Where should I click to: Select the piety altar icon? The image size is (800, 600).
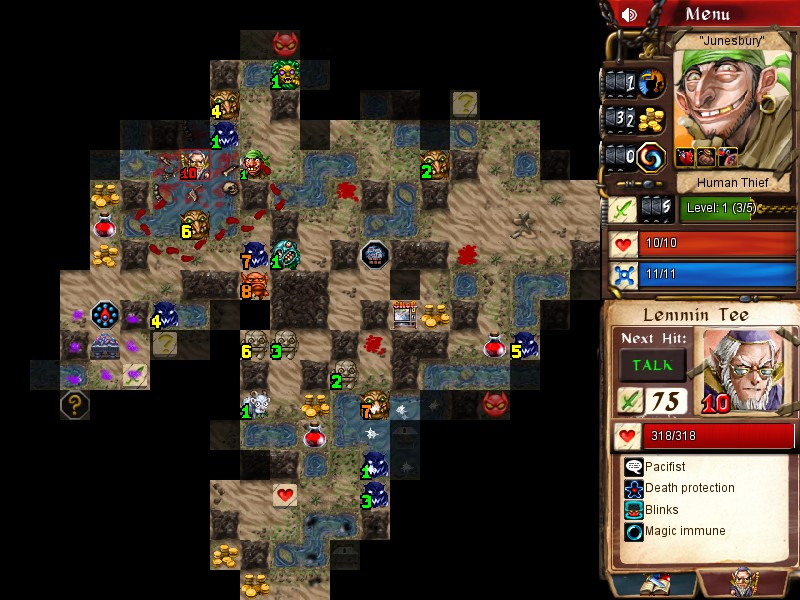coord(652,82)
